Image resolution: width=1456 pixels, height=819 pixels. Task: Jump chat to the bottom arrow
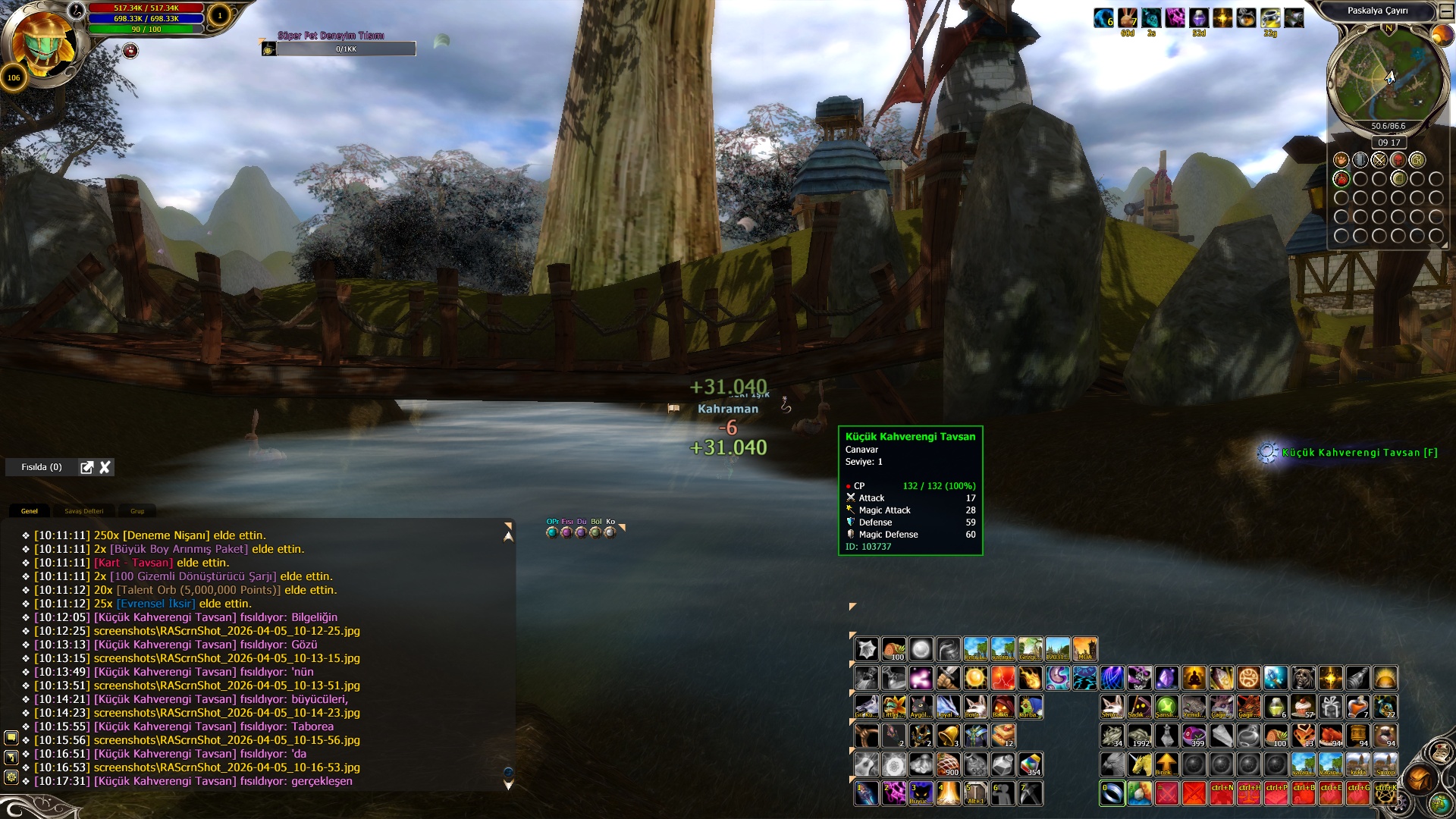pos(508,785)
